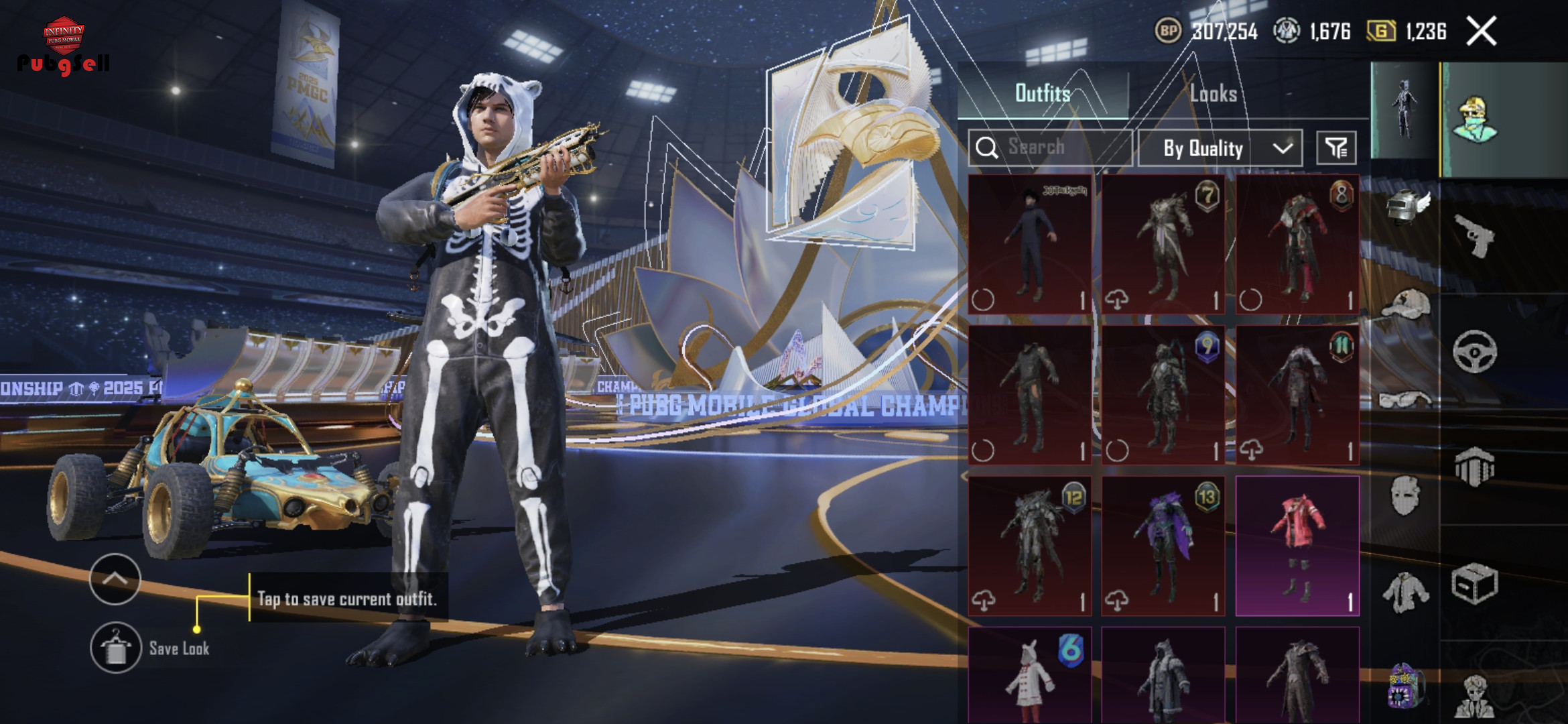Viewport: 1568px width, 724px height.
Task: Open the winged helmet category
Action: [1406, 206]
